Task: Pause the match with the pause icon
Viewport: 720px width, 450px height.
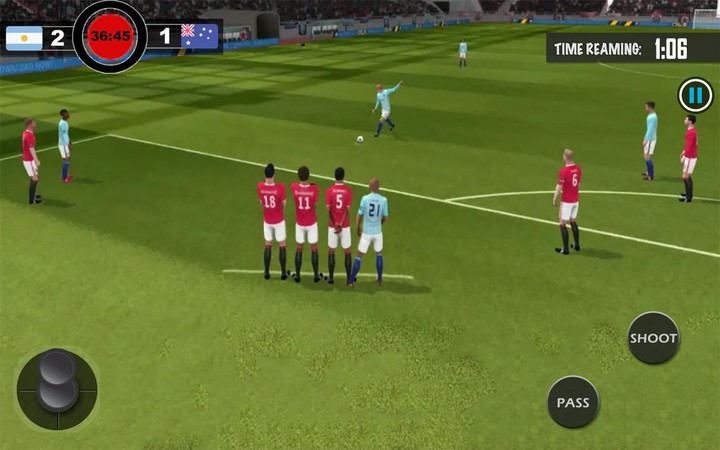Action: pyautogui.click(x=695, y=96)
